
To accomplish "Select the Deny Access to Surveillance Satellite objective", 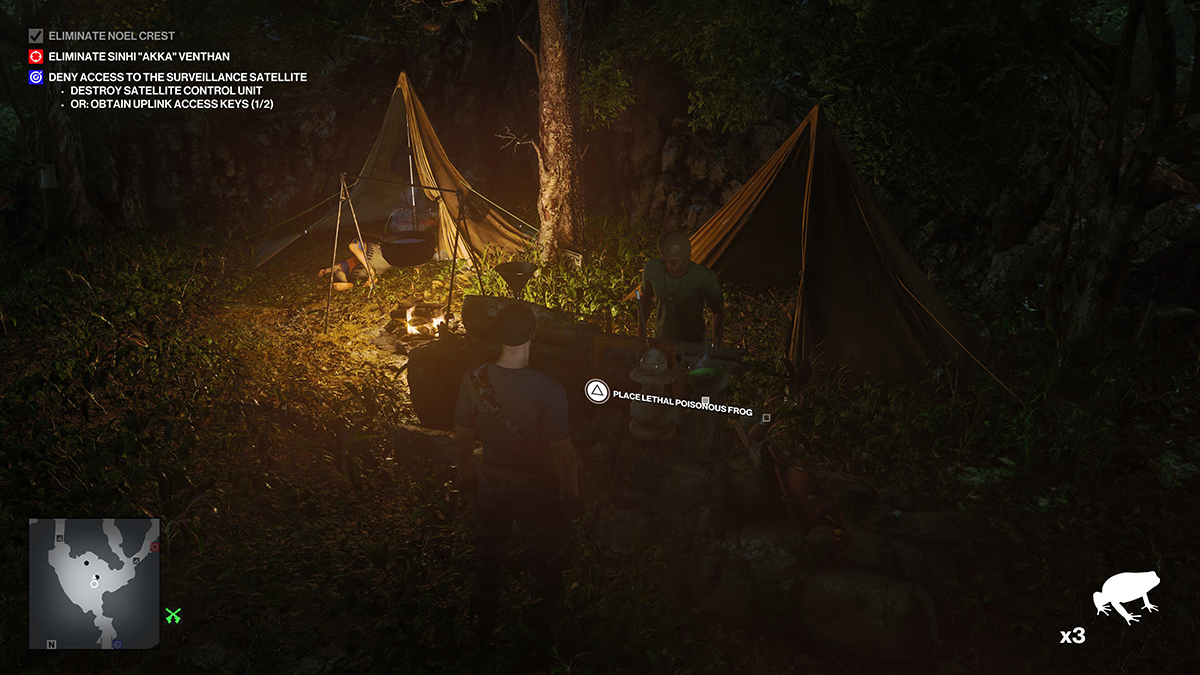I will (x=177, y=77).
